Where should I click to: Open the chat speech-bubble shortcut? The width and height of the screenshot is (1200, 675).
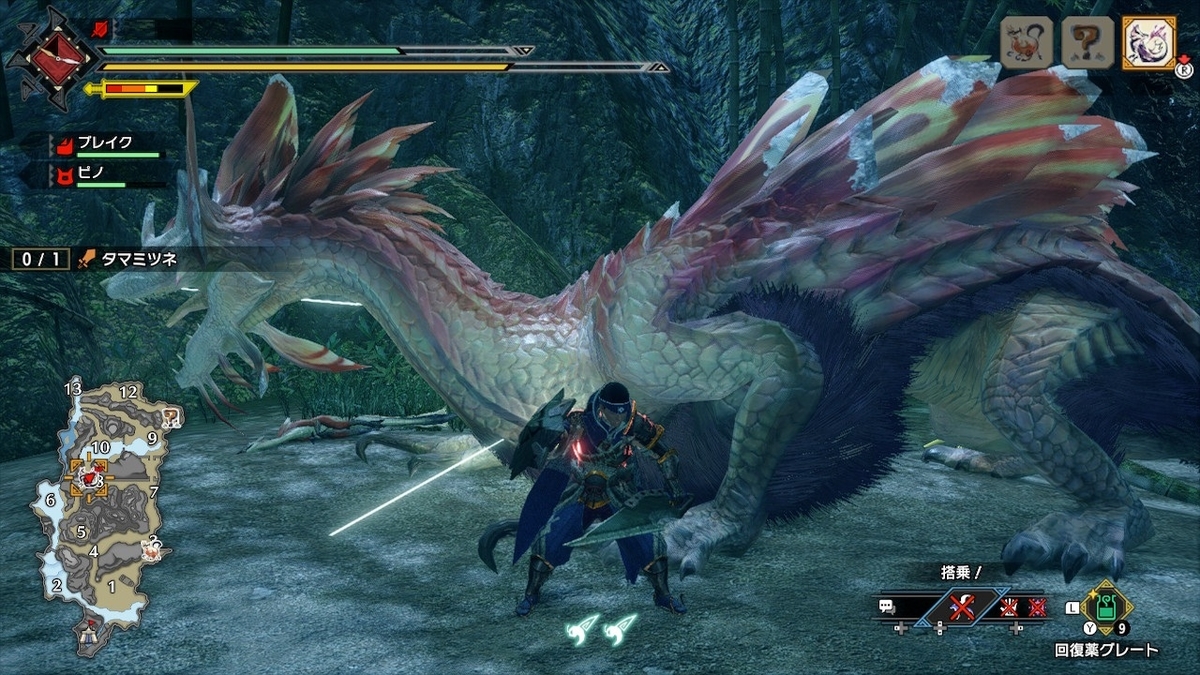(x=886, y=606)
